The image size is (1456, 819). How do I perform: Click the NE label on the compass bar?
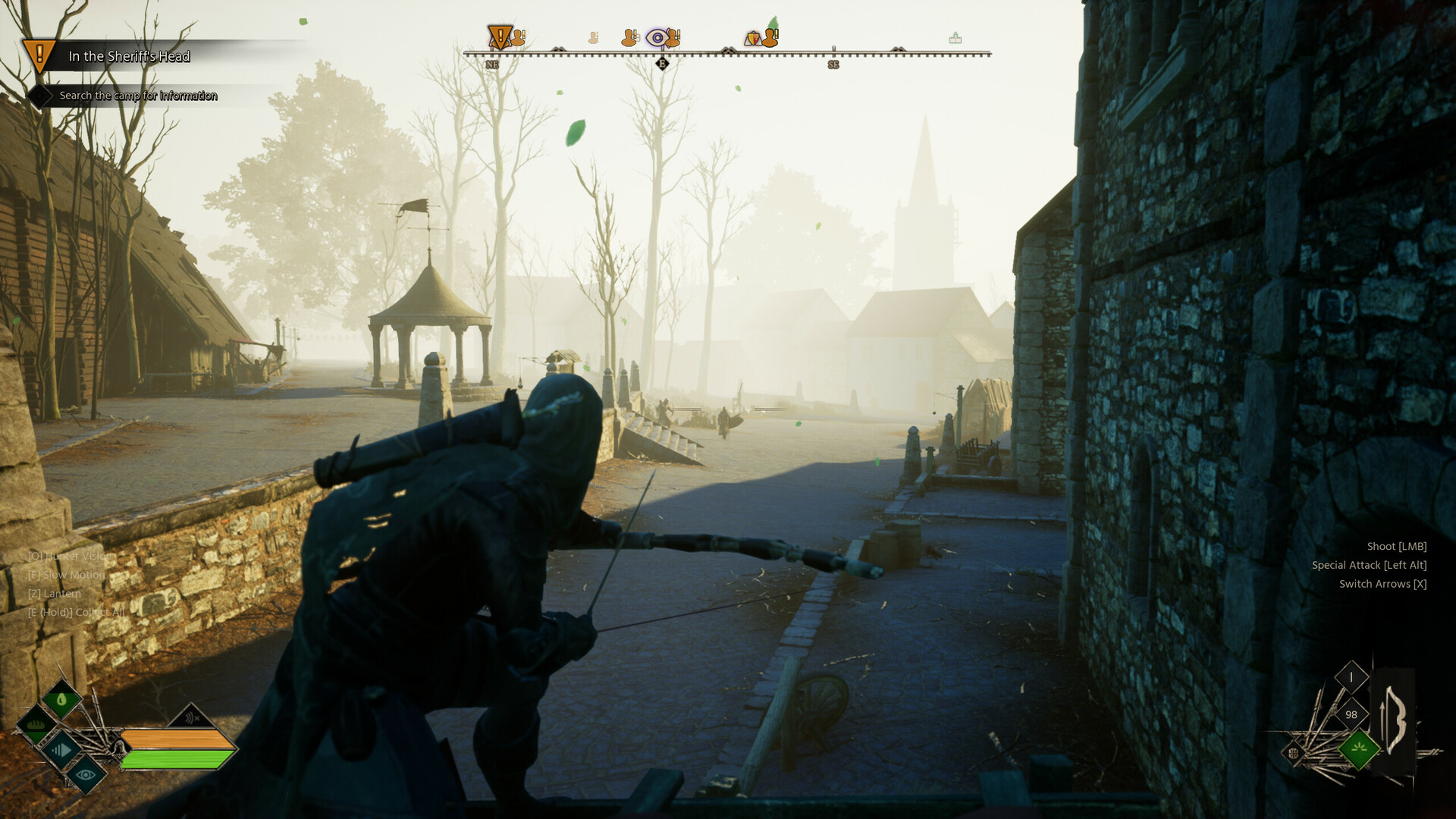coord(492,64)
